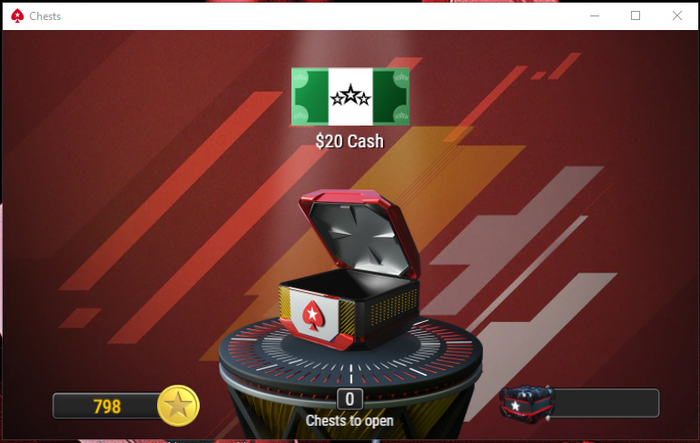This screenshot has width=700, height=443.
Task: Click the gold star coin icon
Action: [179, 406]
